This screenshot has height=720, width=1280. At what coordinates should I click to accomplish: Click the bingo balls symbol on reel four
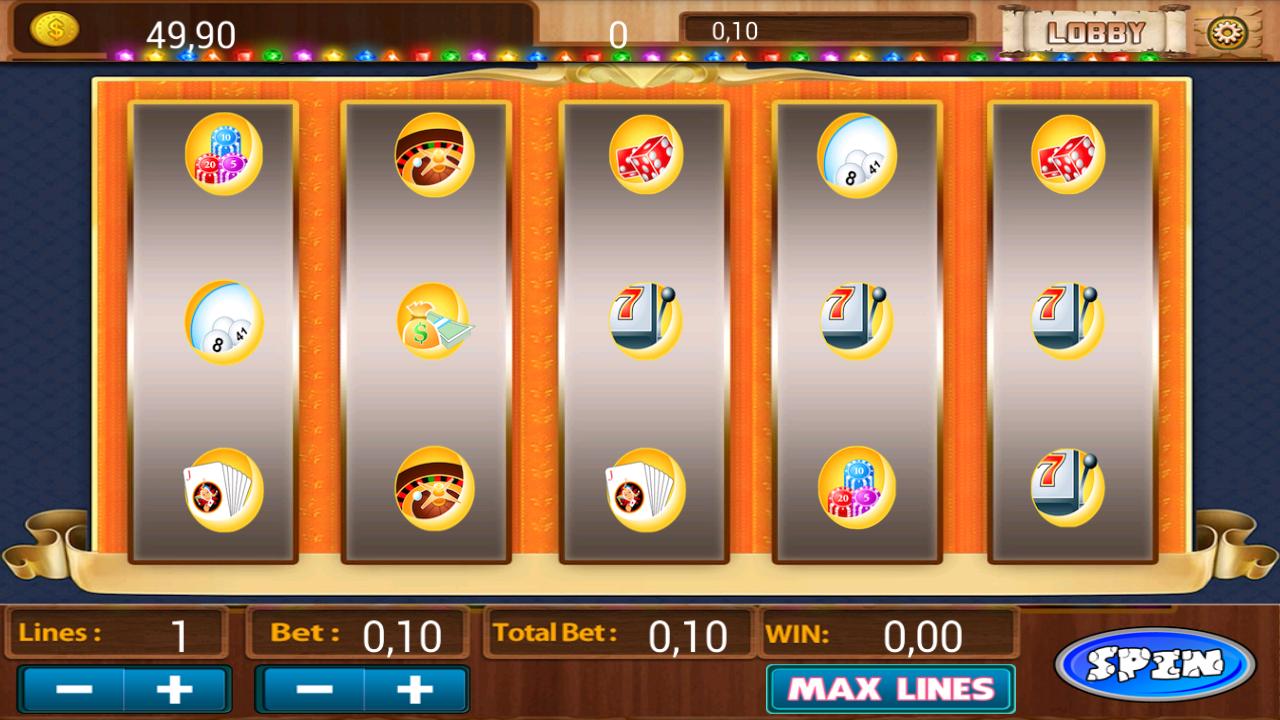pyautogui.click(x=856, y=155)
